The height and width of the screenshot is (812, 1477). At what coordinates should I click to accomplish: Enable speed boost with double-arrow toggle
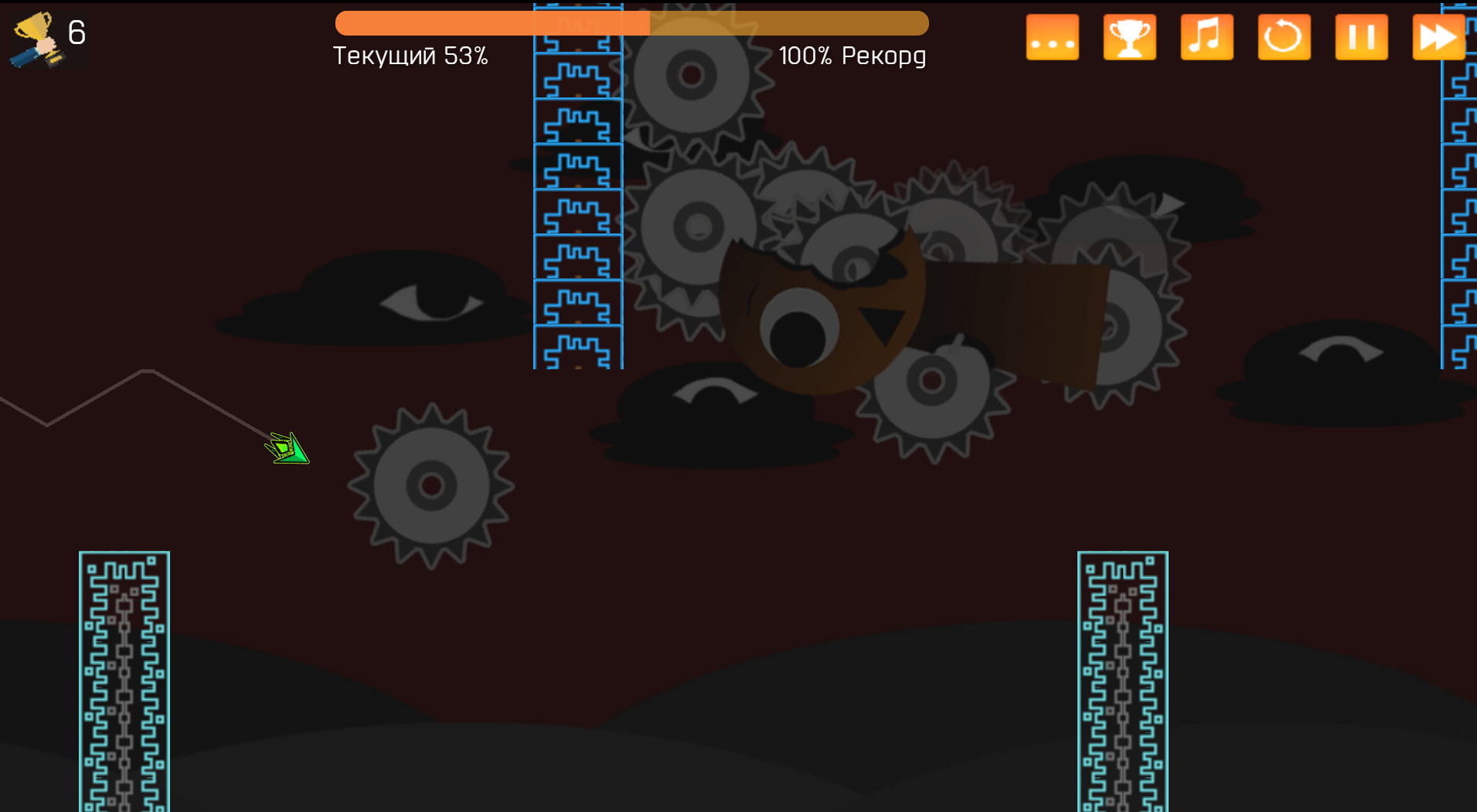point(1438,36)
